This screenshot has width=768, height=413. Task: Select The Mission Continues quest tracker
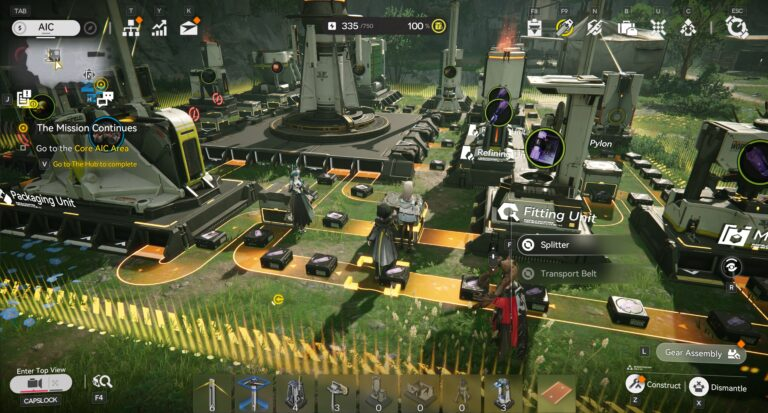87,128
